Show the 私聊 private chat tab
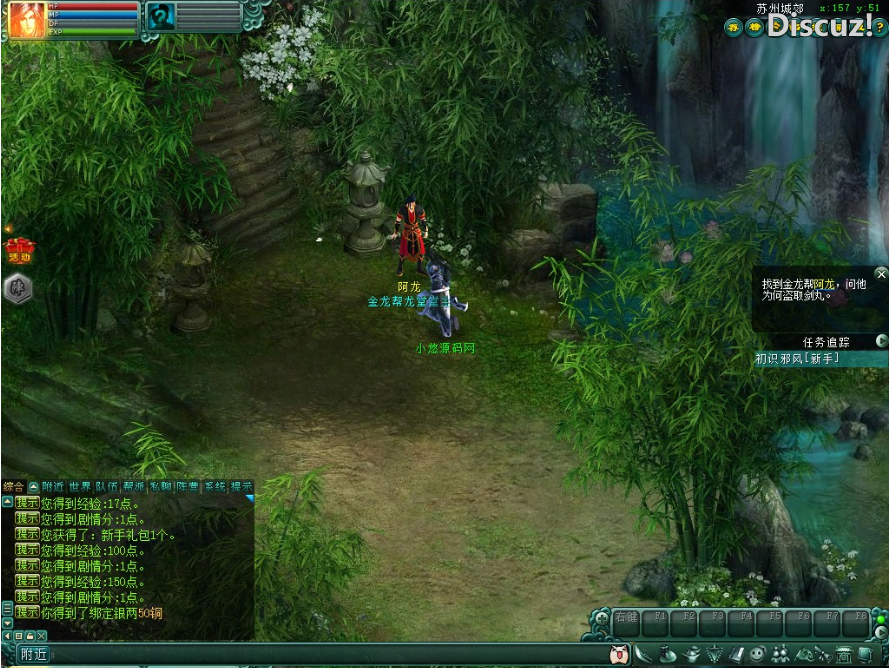The height and width of the screenshot is (668, 890). point(160,487)
